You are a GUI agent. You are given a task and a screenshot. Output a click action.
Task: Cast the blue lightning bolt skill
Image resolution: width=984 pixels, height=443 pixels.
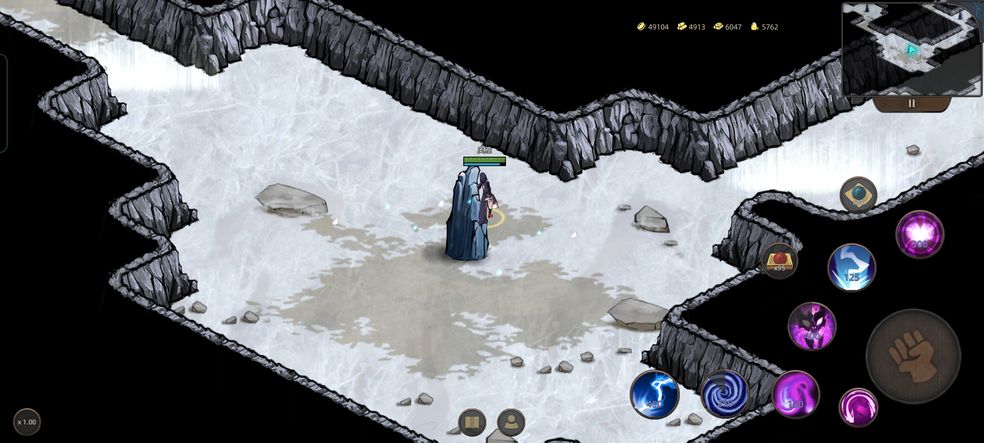click(x=654, y=394)
